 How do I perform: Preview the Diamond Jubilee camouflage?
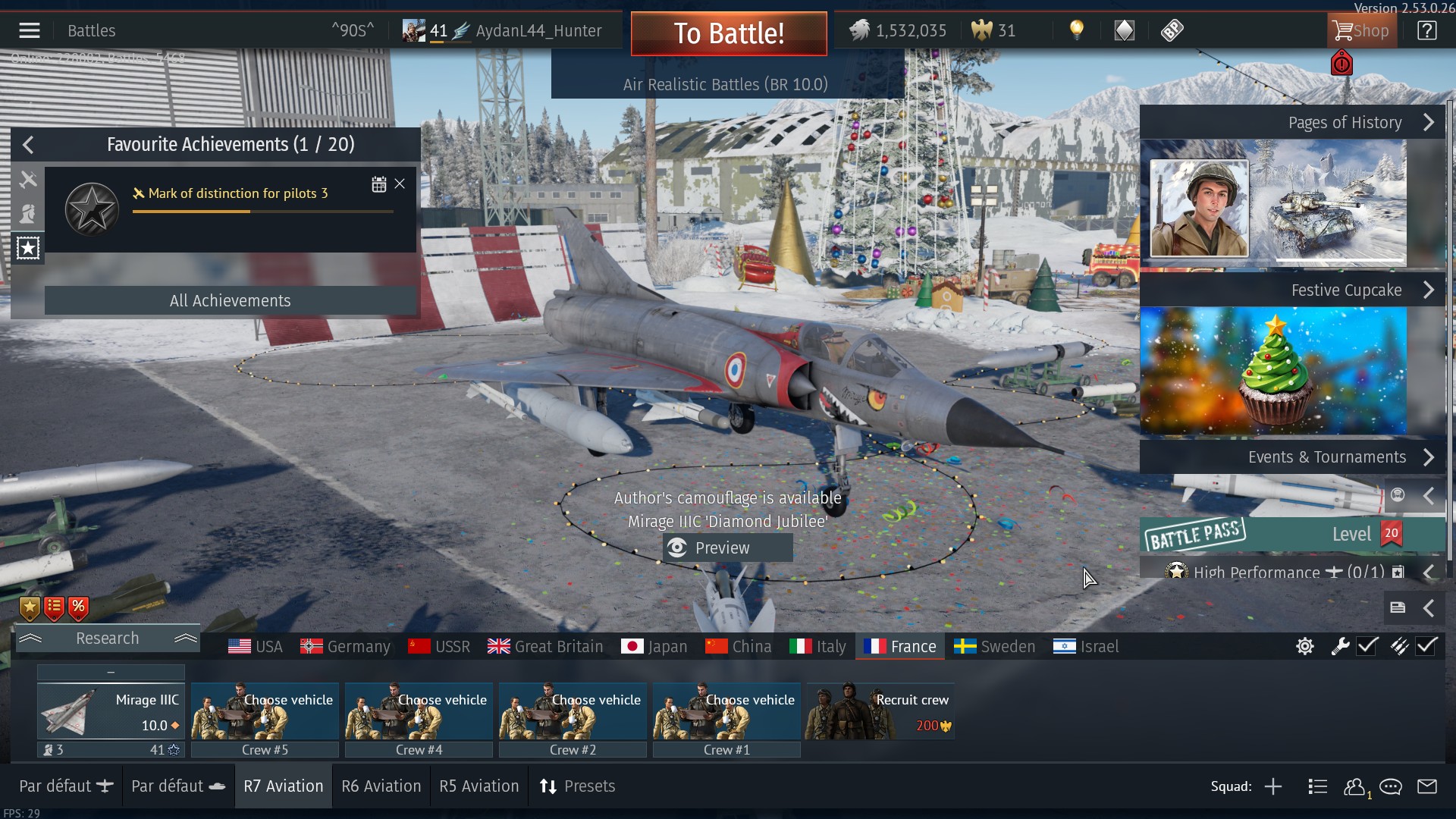[727, 548]
